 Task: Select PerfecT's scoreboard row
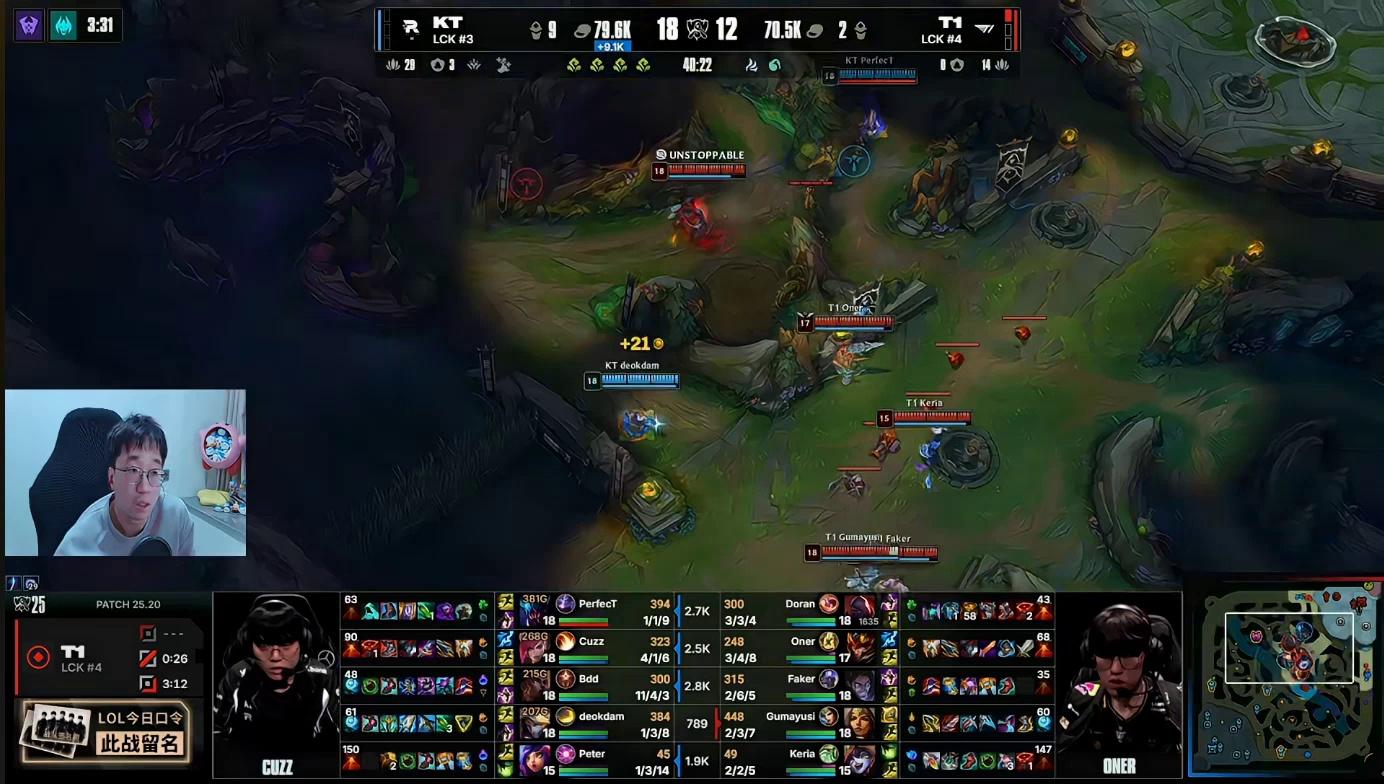click(600, 610)
